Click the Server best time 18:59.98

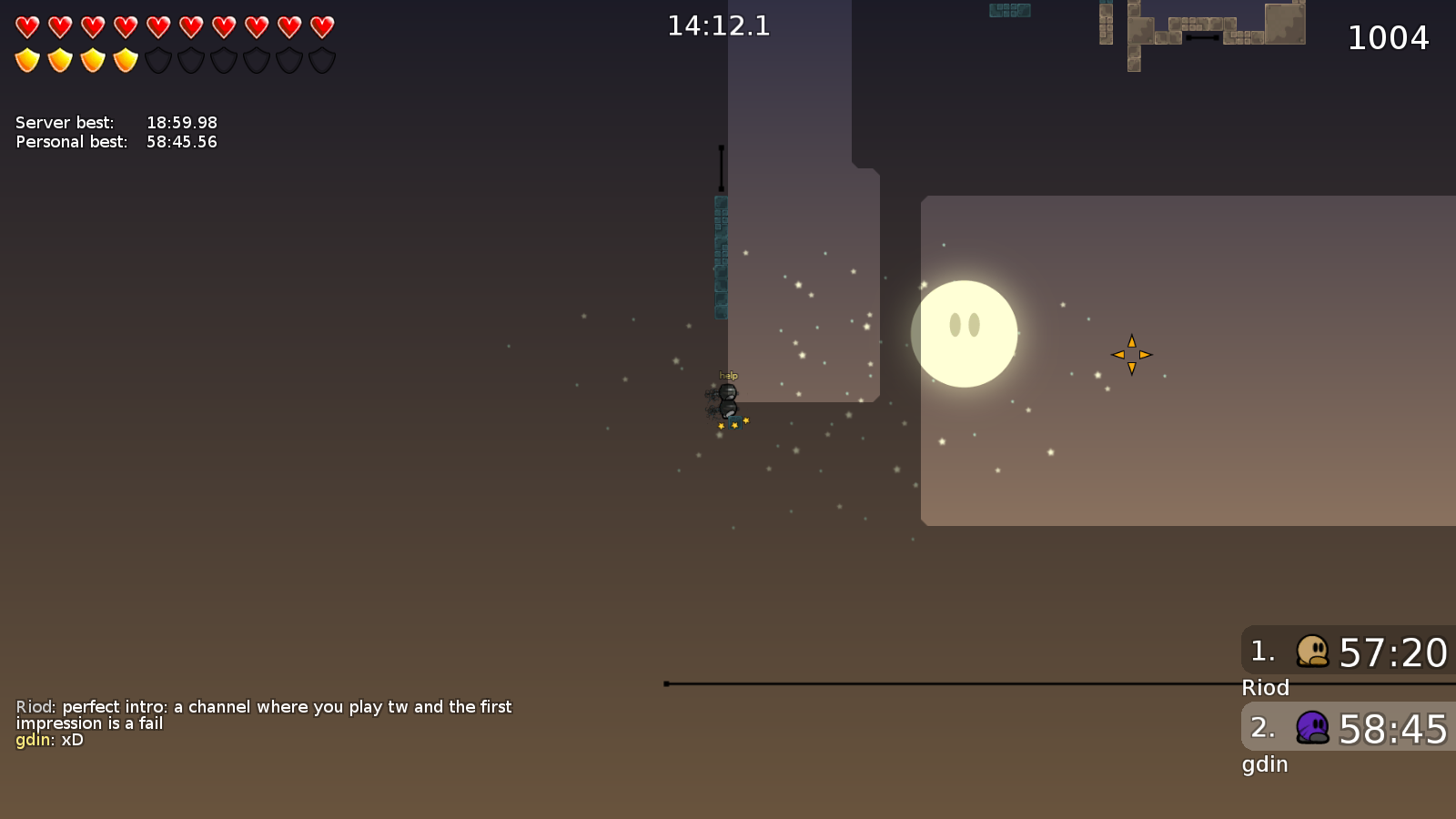coord(181,122)
